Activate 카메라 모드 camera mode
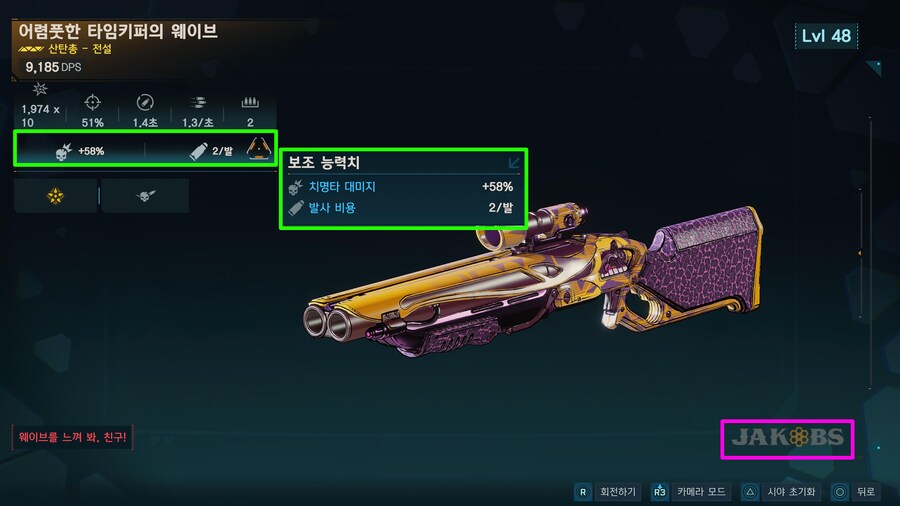900x506 pixels. tap(691, 492)
